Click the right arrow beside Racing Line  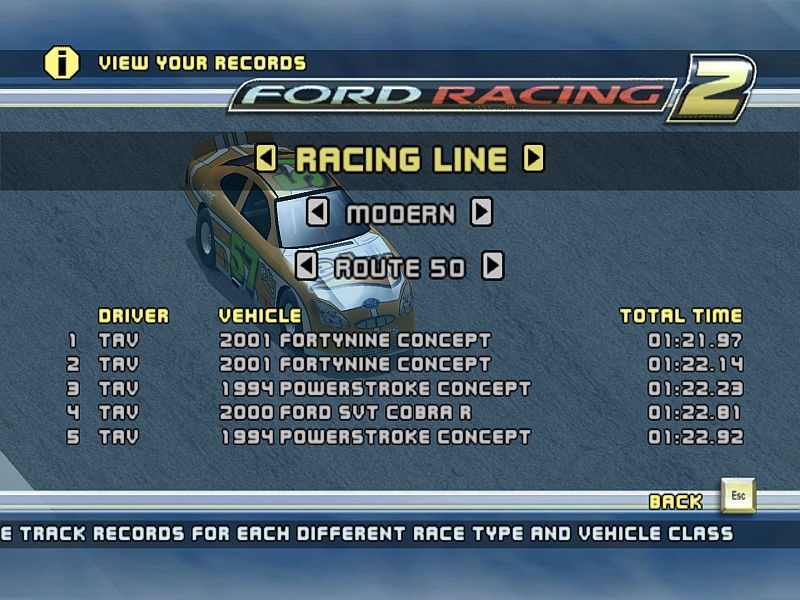pos(534,158)
